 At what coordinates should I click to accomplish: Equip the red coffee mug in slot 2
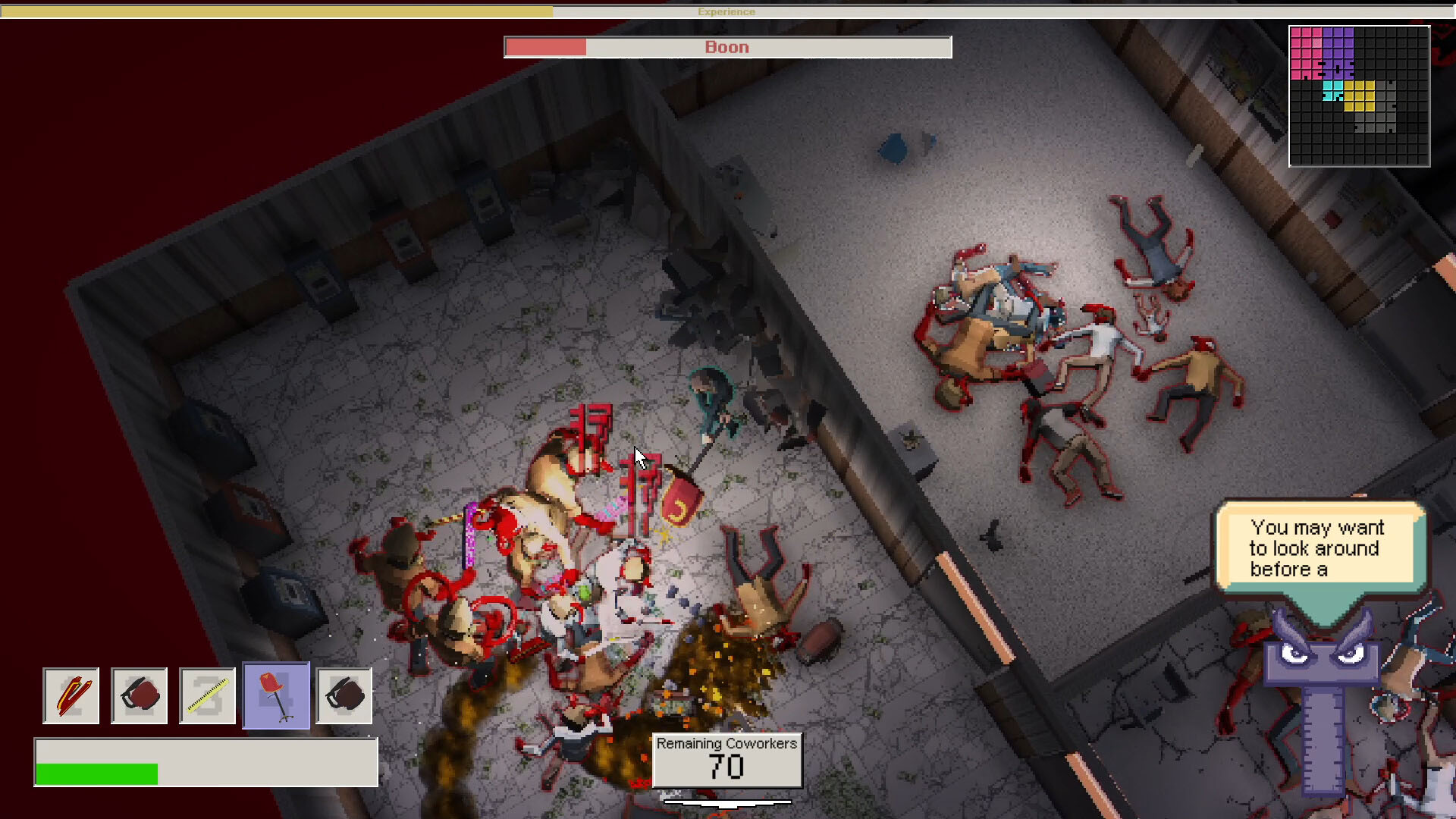(139, 695)
